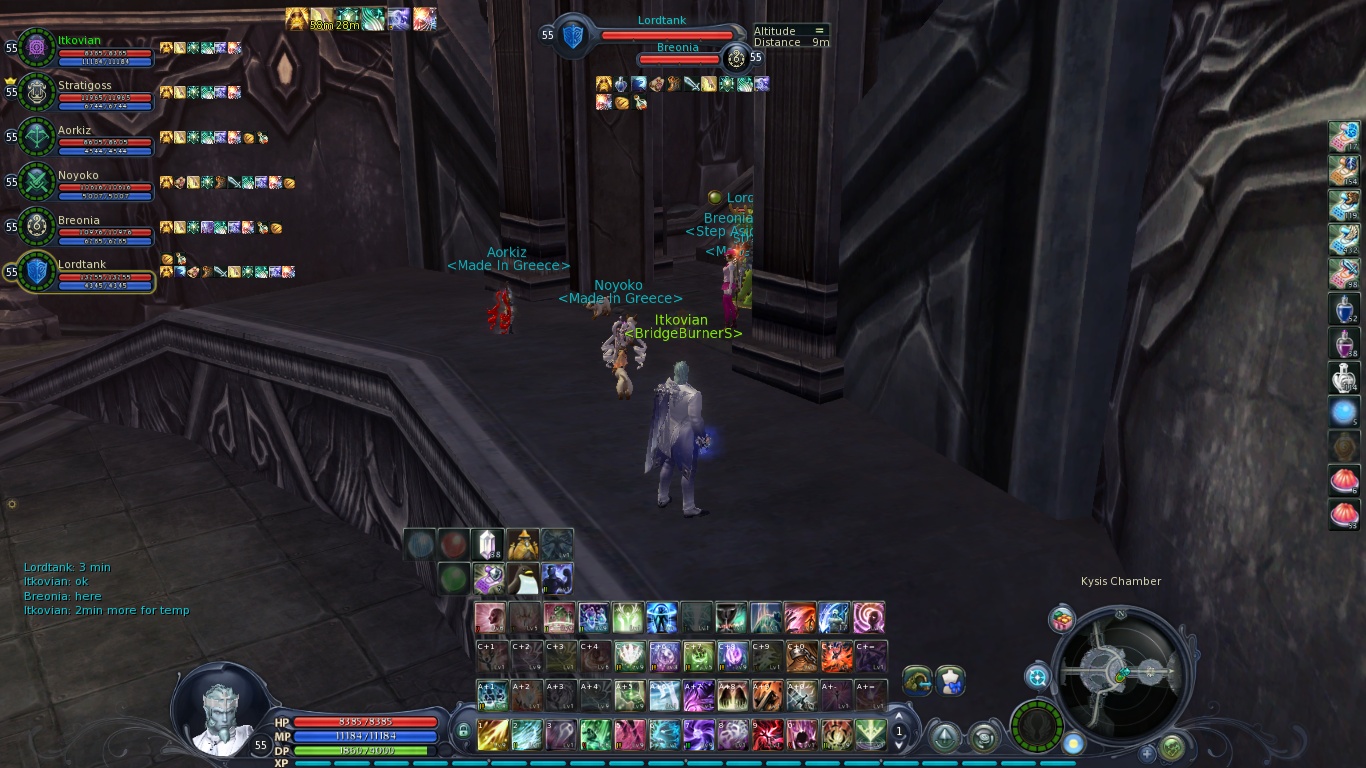Open the gift box icon beside the minimap

point(1061,619)
